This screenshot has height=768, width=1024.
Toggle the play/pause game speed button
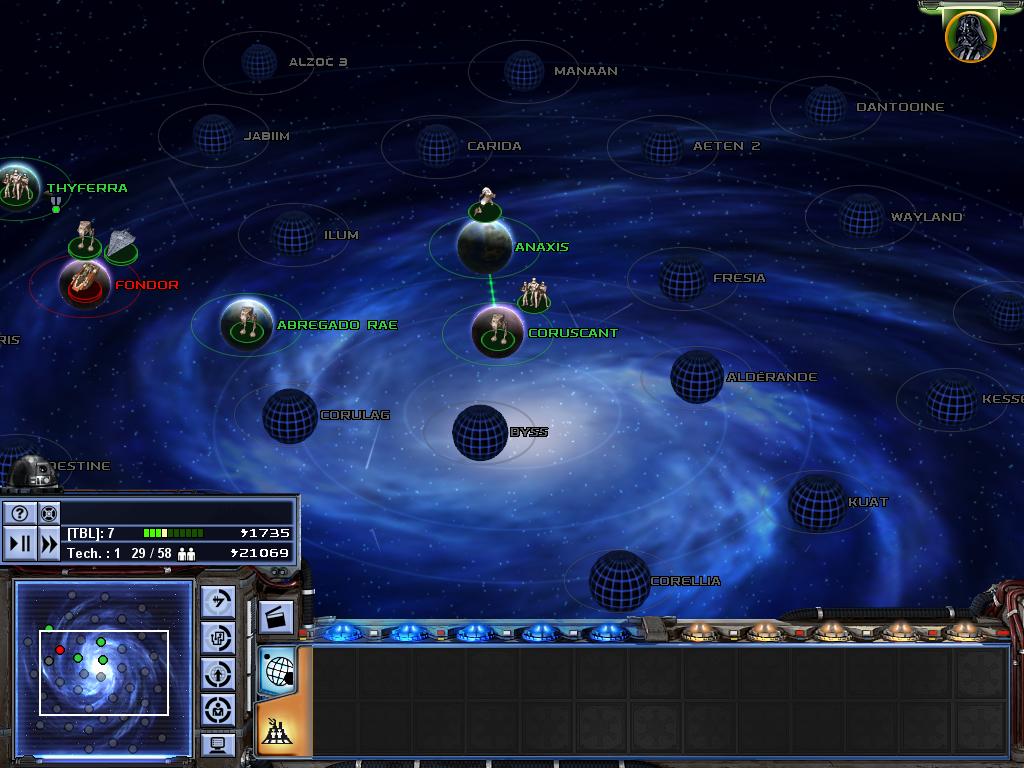20,544
